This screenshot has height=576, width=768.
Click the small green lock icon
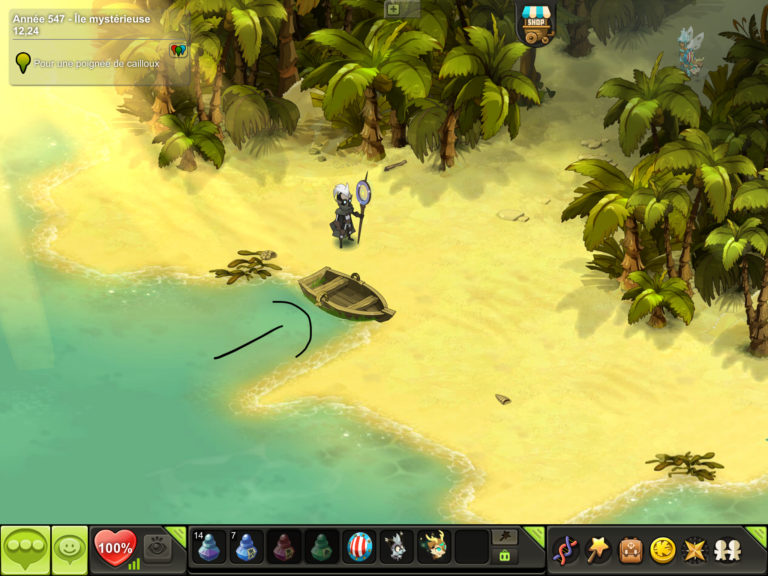(x=504, y=556)
